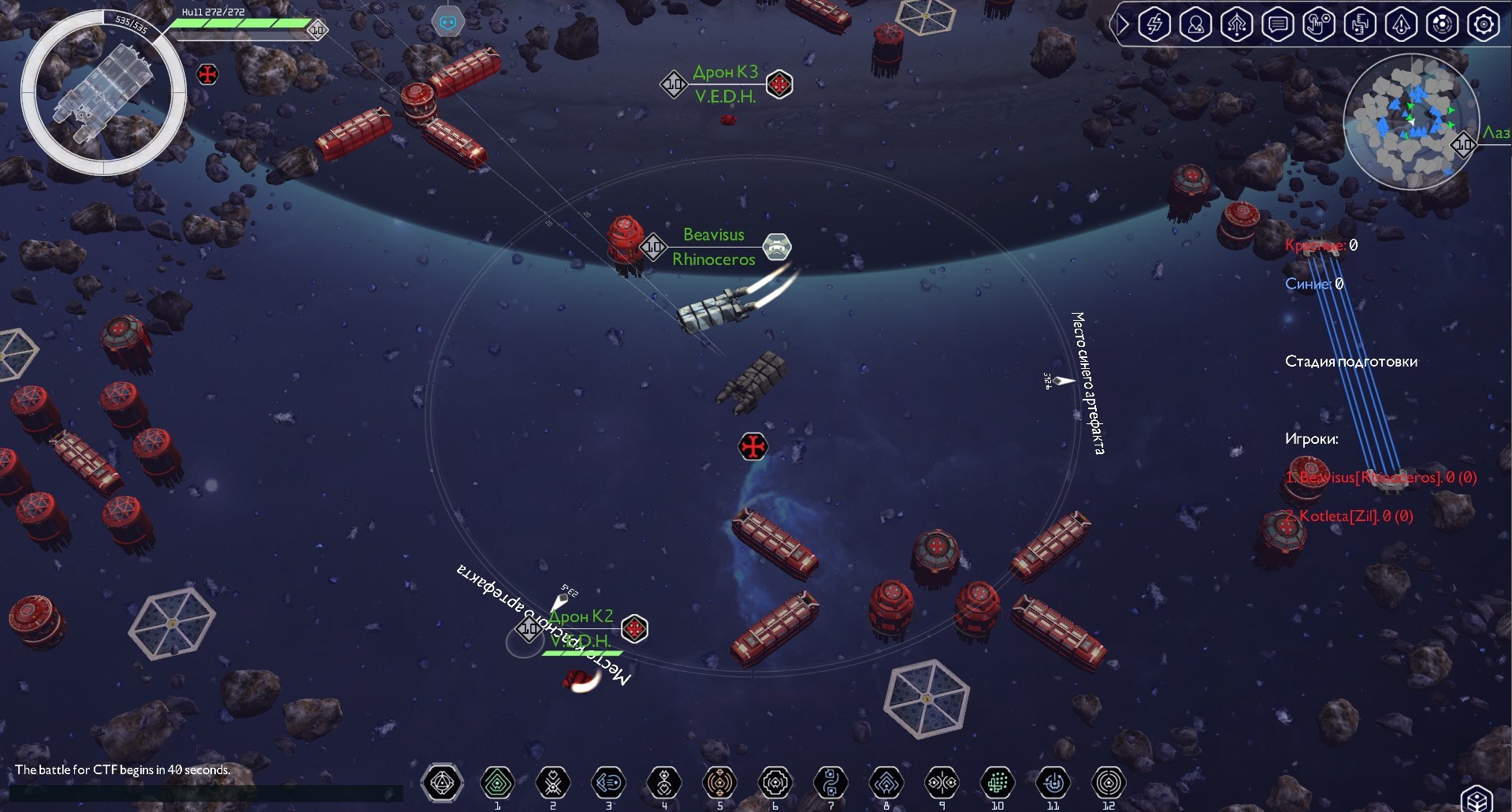Open the settings gear menu
The image size is (1512, 812).
point(1483,24)
